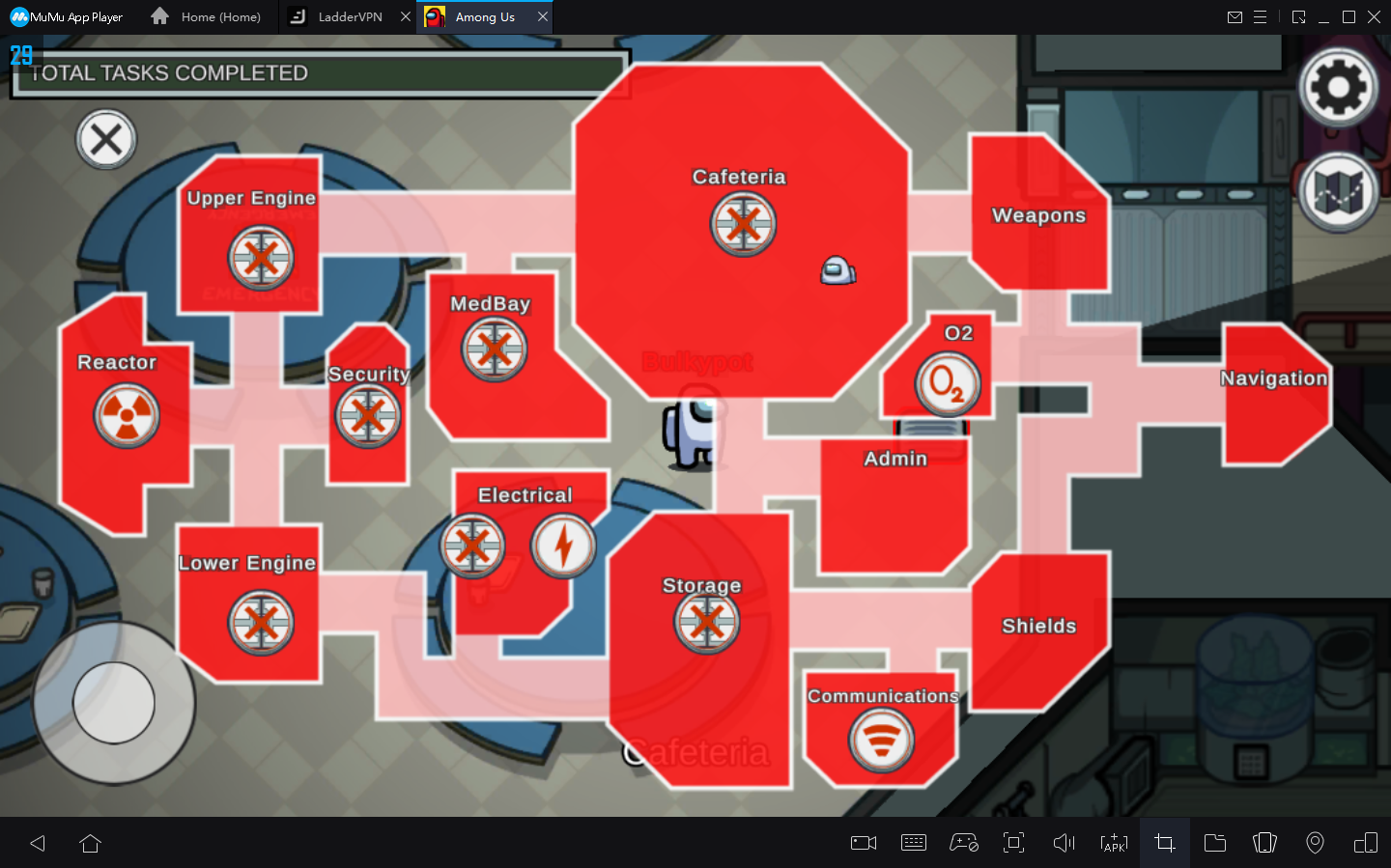Select the MedBay task icon
The image size is (1391, 868).
click(494, 350)
